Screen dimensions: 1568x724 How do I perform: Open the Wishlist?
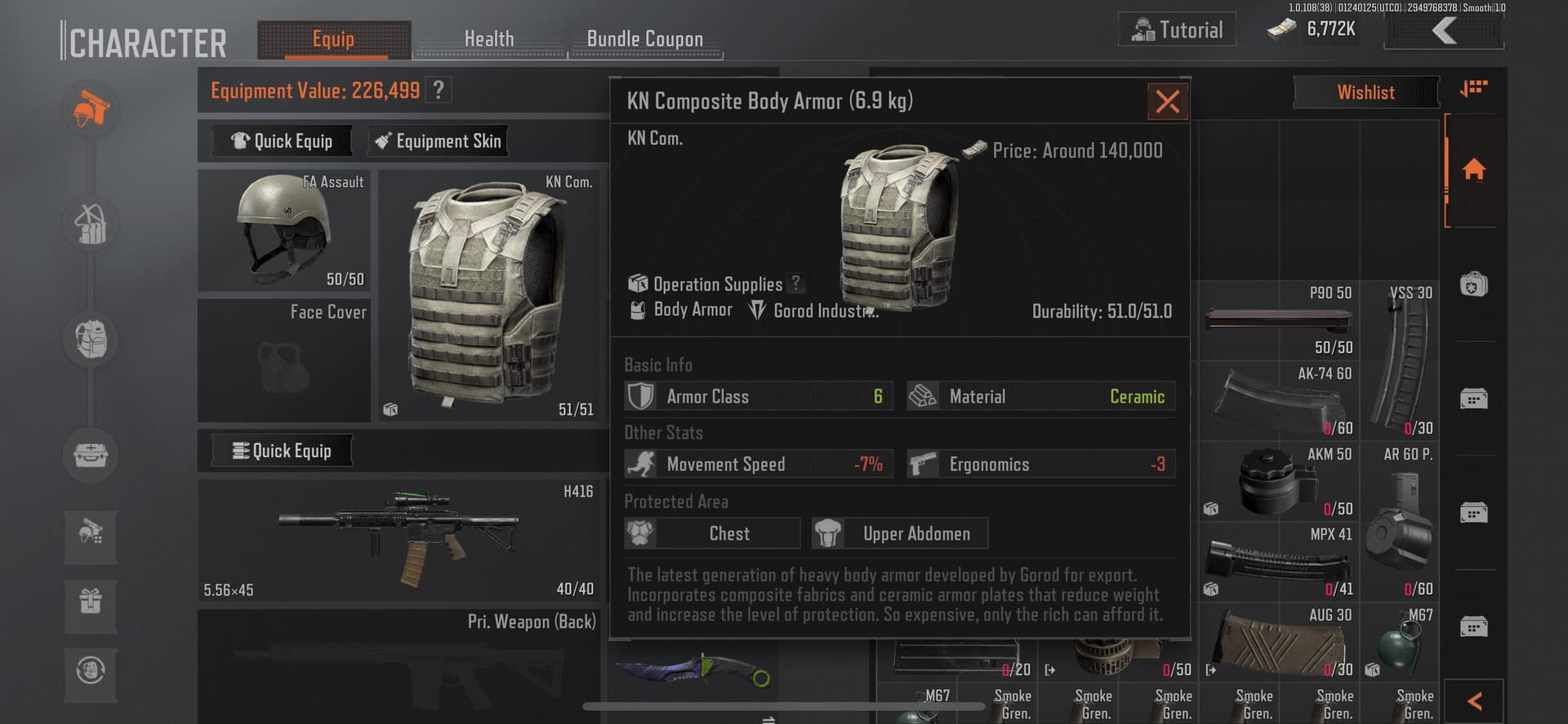tap(1365, 92)
